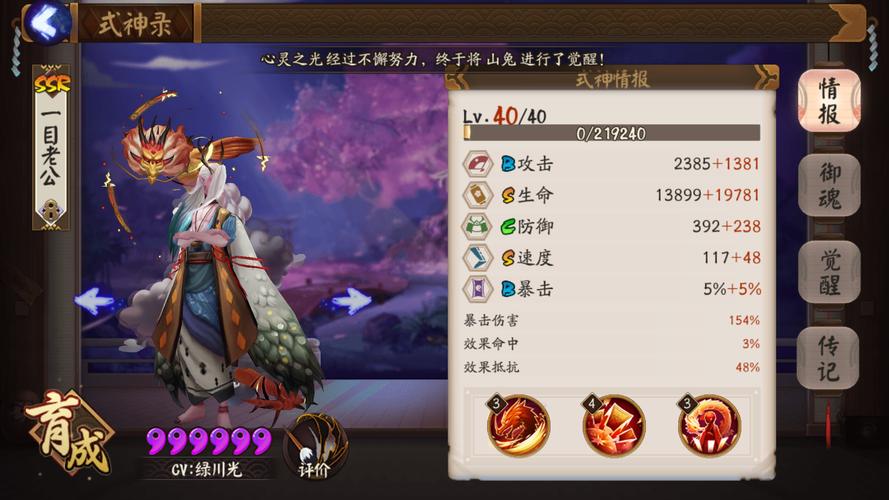This screenshot has width=889, height=500.
Task: Open the 评价 review button
Action: [x=315, y=445]
